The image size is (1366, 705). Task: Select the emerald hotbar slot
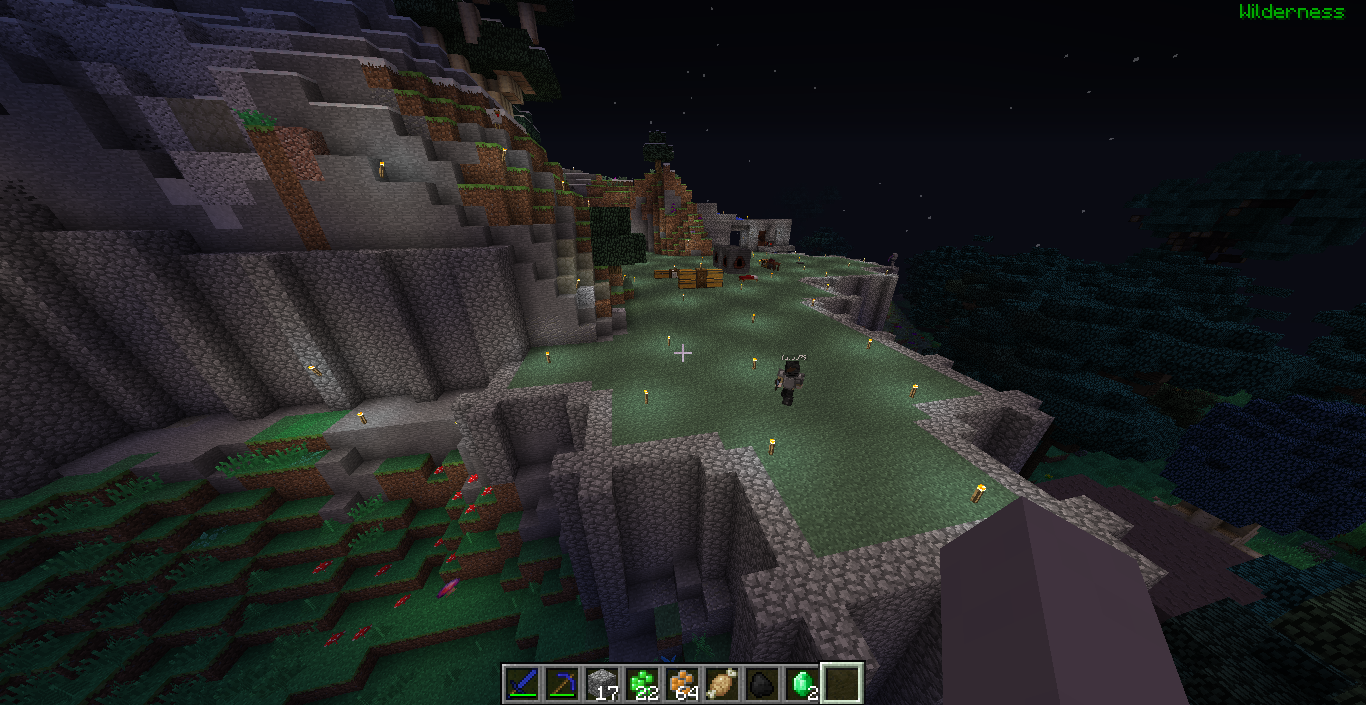tap(801, 684)
